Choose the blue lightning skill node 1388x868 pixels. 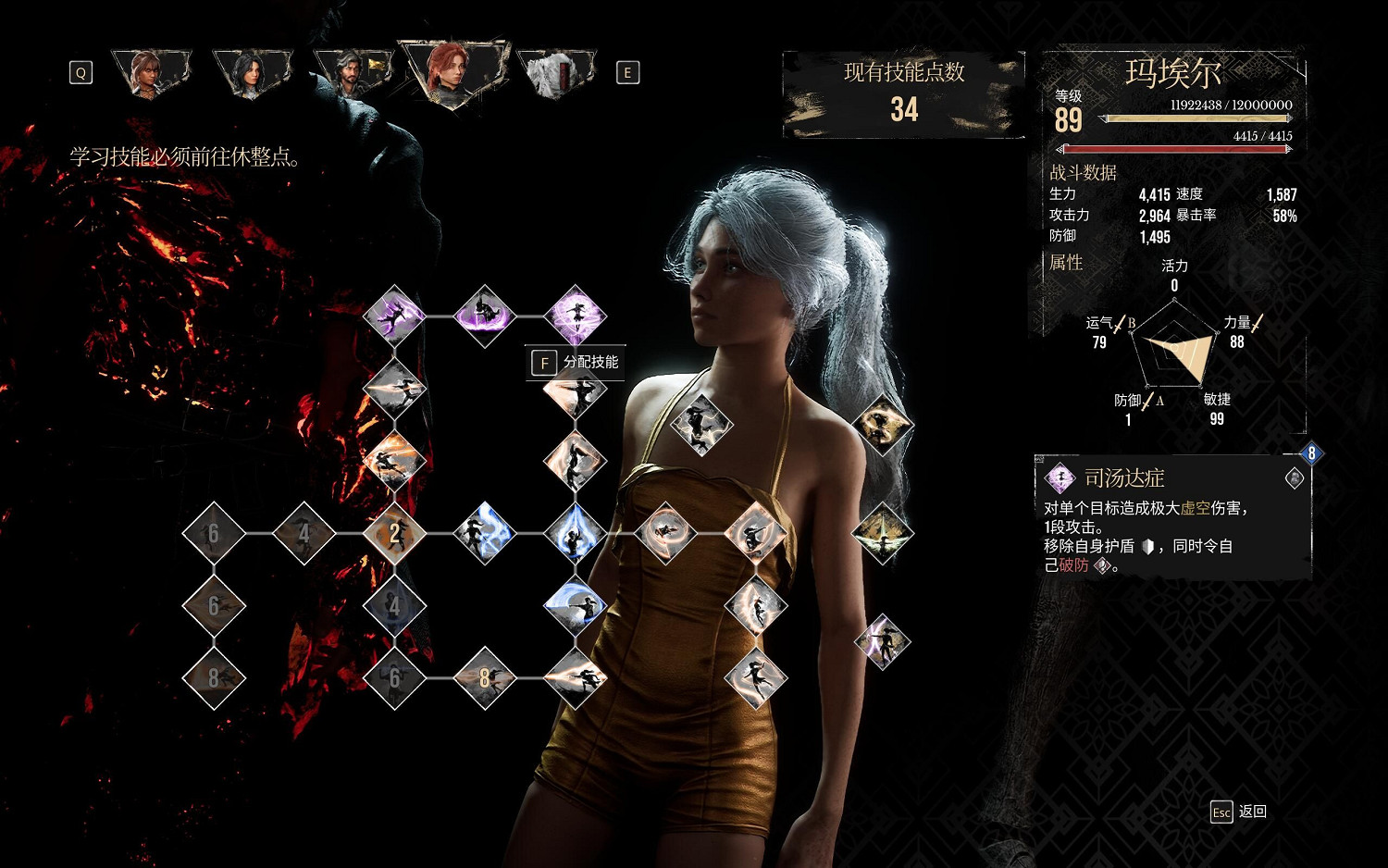484,534
